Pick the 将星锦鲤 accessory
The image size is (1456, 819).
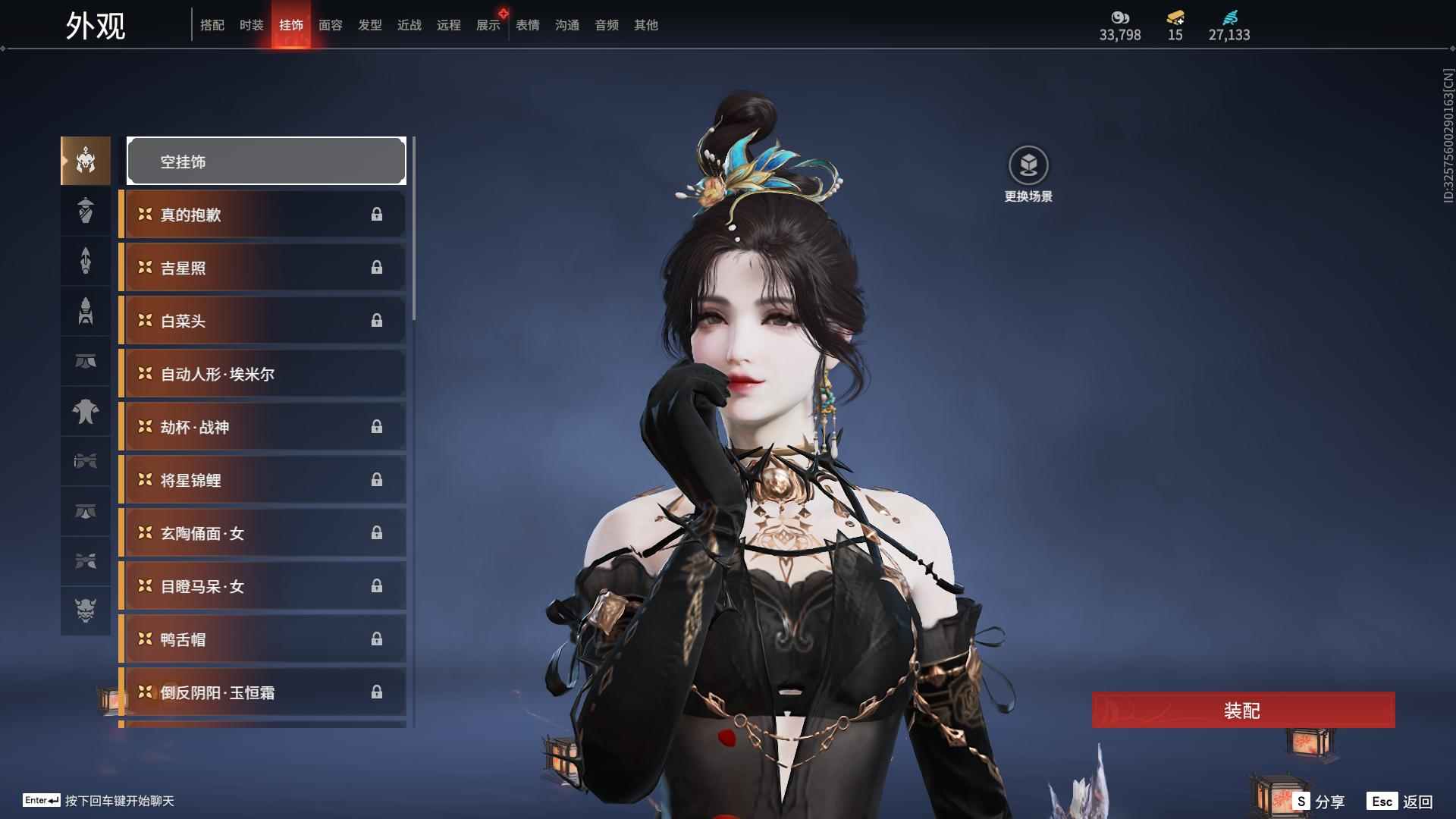(263, 480)
